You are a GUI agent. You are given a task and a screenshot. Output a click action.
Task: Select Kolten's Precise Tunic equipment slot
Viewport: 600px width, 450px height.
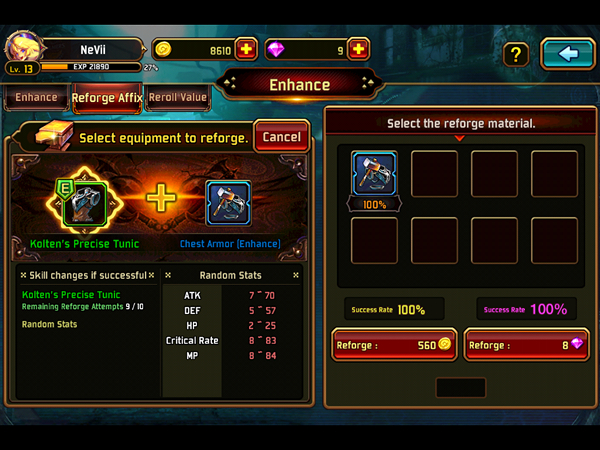click(84, 202)
